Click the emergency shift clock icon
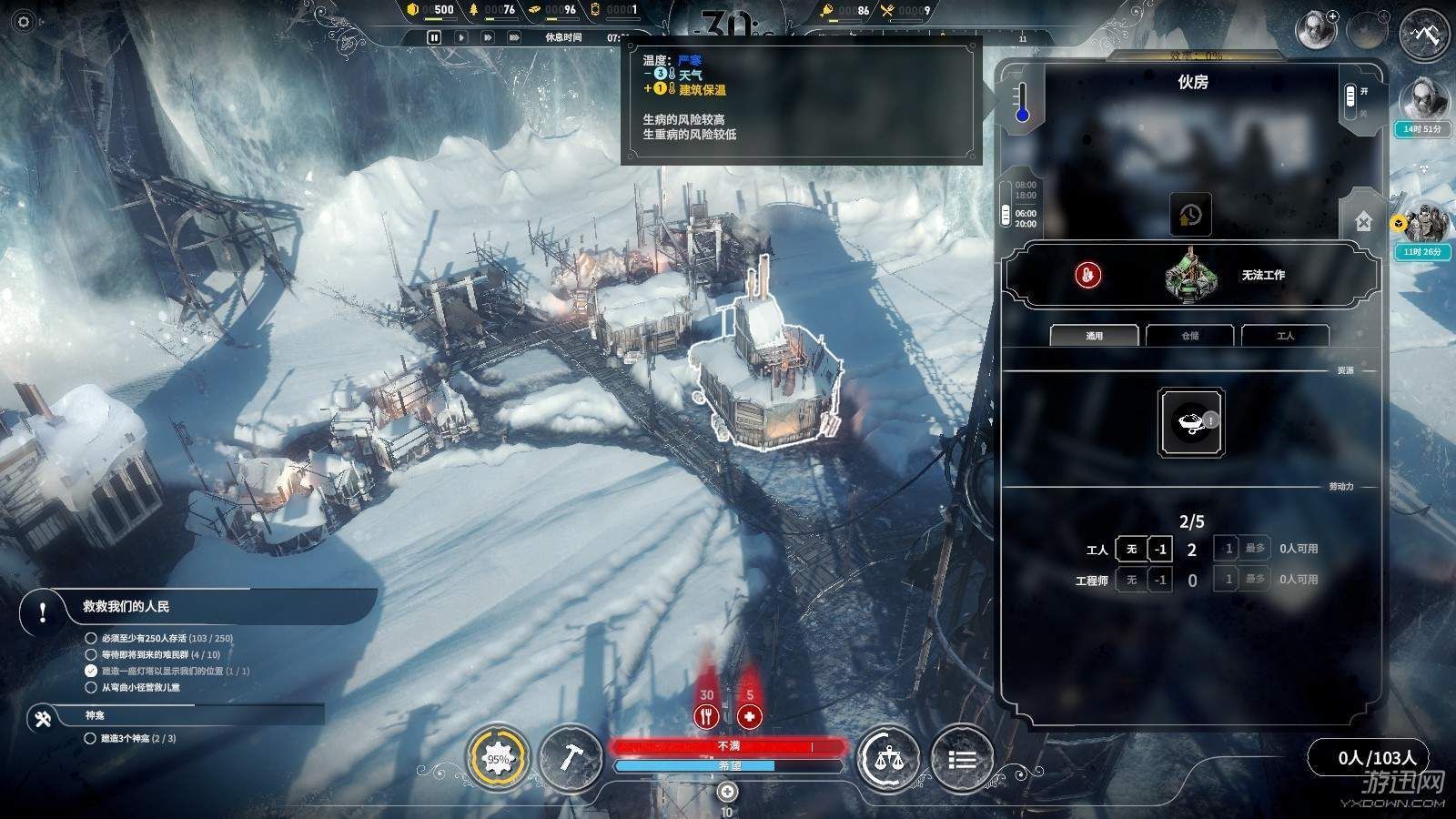The height and width of the screenshot is (819, 1456). pyautogui.click(x=1190, y=215)
